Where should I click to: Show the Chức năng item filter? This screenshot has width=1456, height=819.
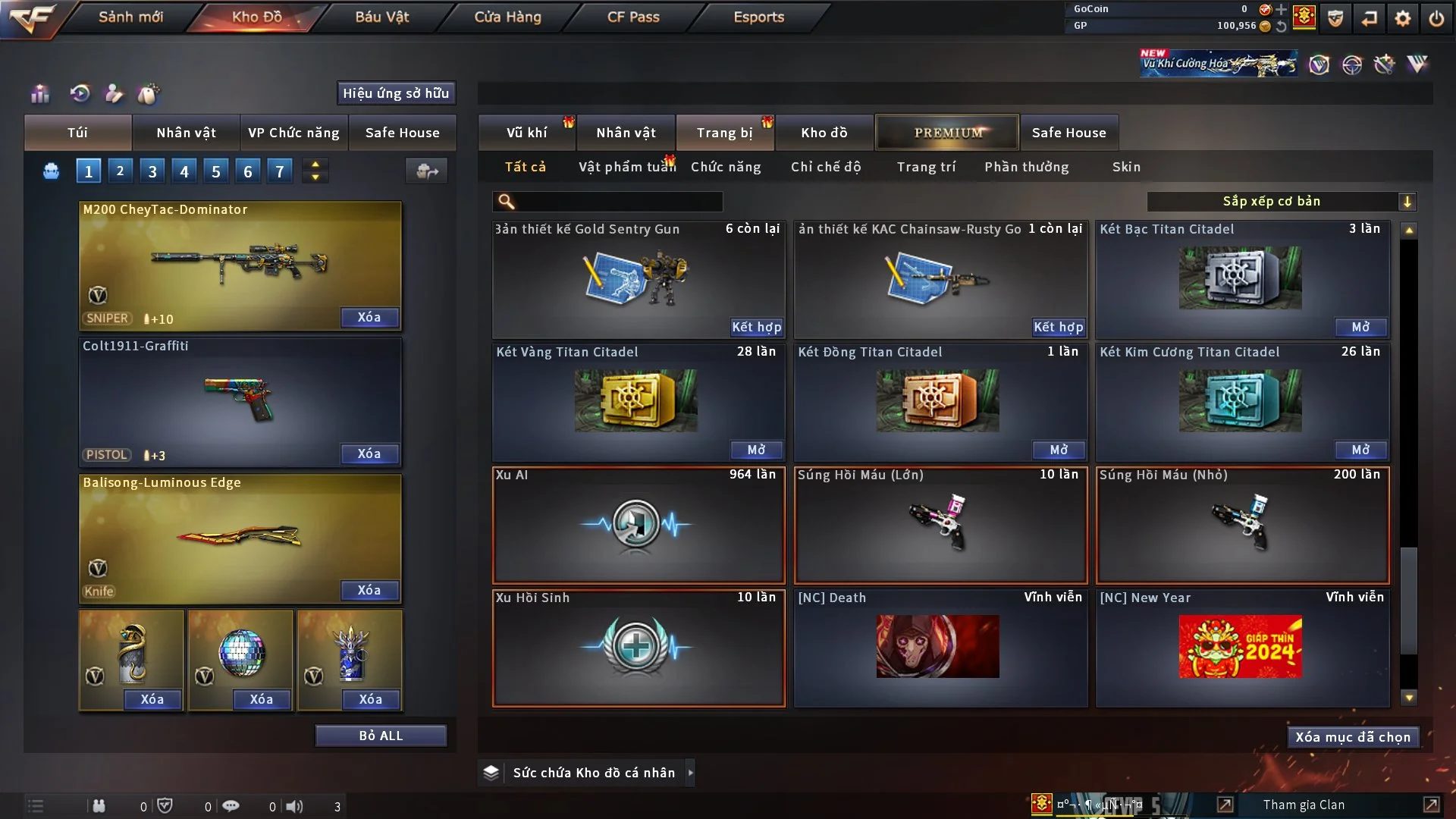coord(725,167)
